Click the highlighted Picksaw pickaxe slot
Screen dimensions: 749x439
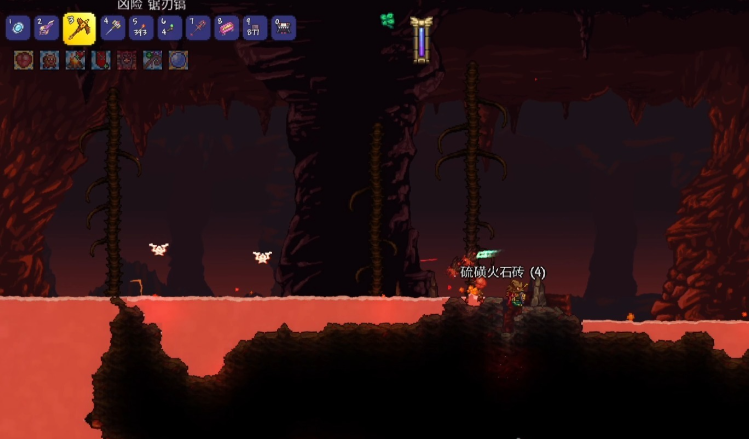(79, 28)
